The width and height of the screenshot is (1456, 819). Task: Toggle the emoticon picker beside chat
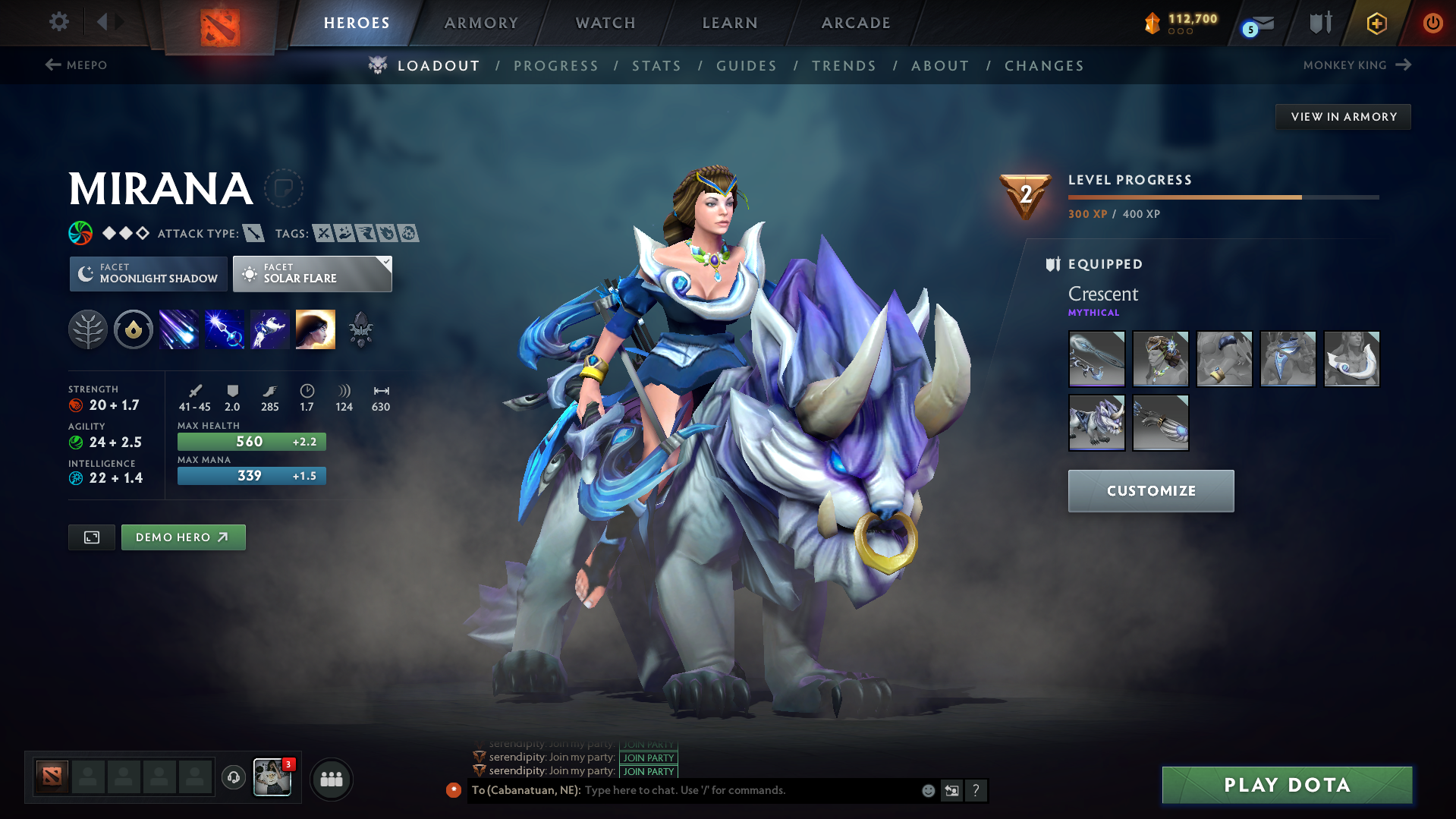928,790
